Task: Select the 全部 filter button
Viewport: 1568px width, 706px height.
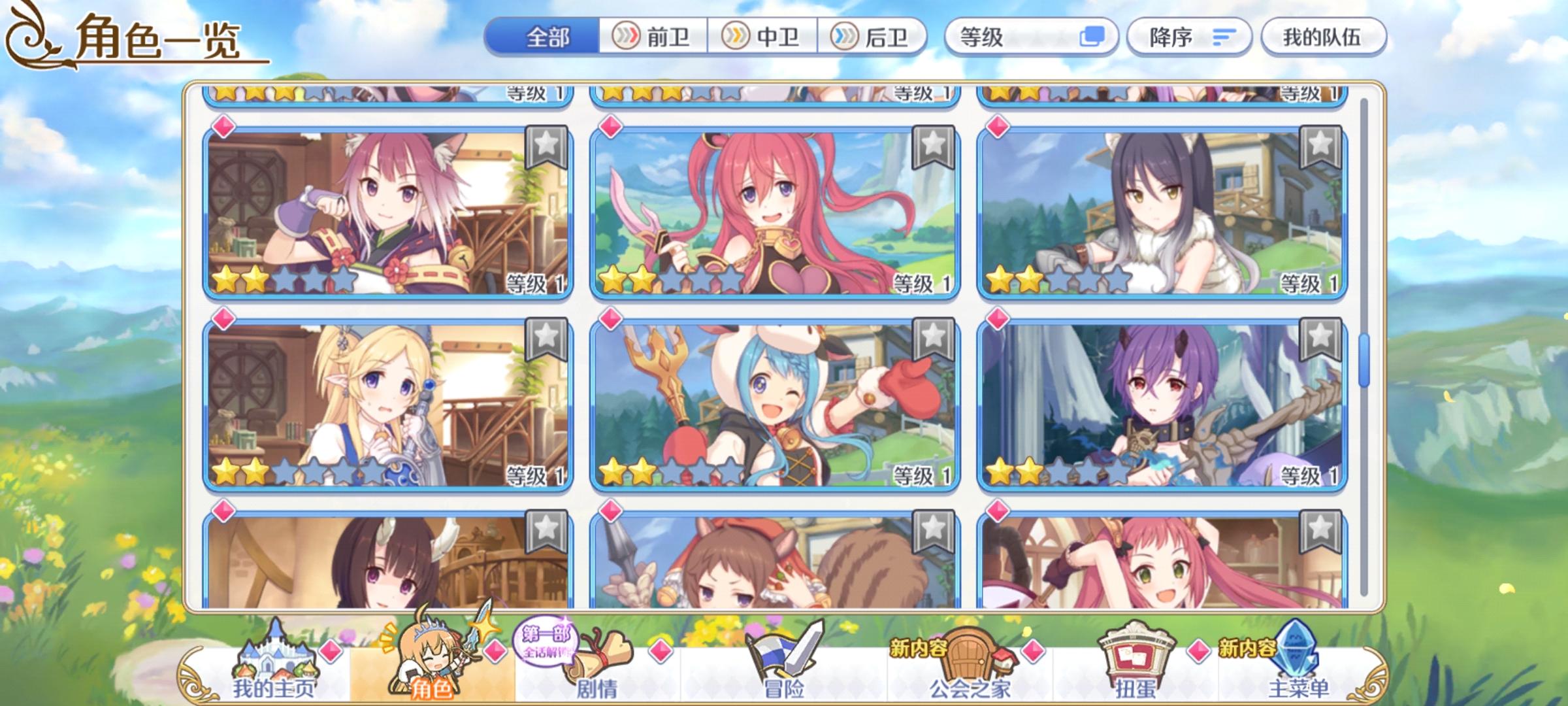Action: pos(547,39)
